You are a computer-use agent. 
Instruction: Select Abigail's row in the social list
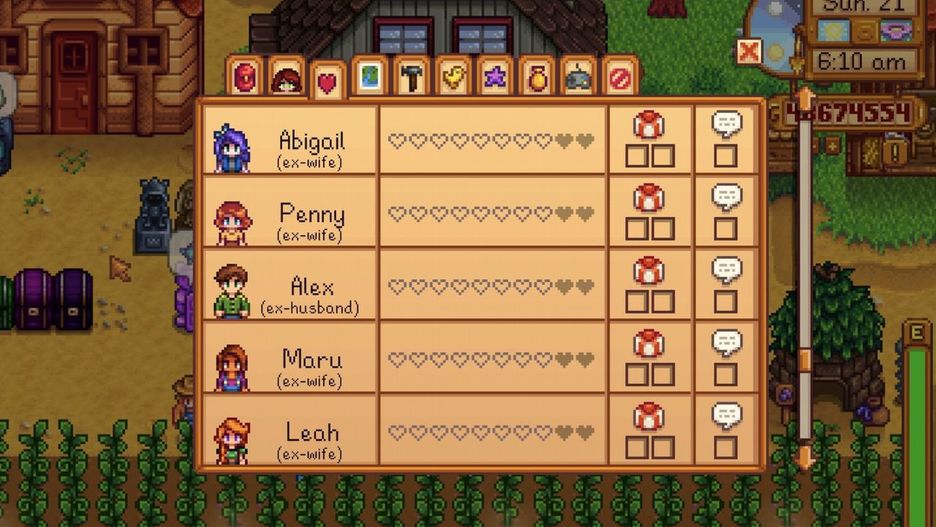[480, 140]
